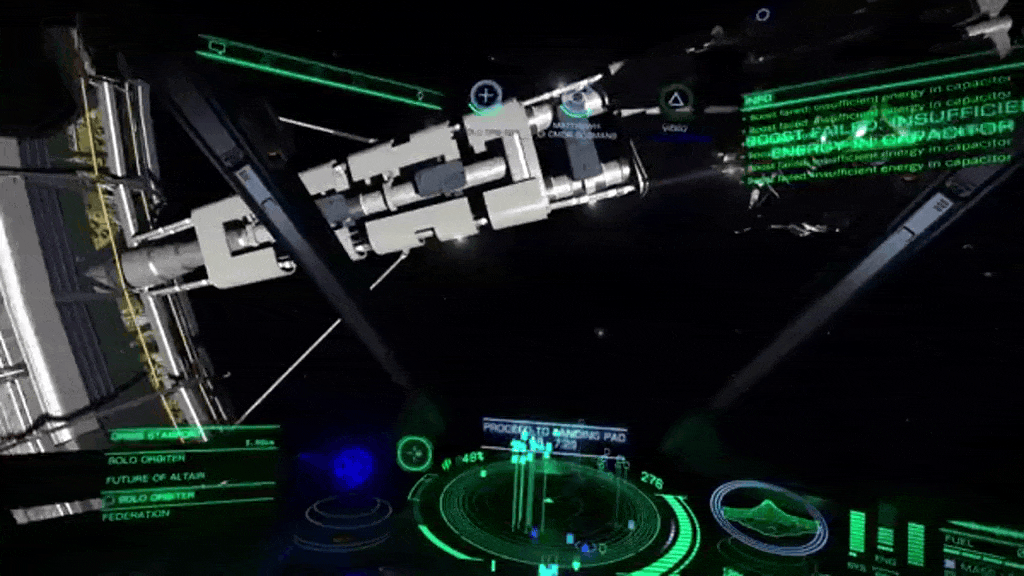Click the Orbis Starport target header
The width and height of the screenshot is (1024, 576).
(x=158, y=436)
